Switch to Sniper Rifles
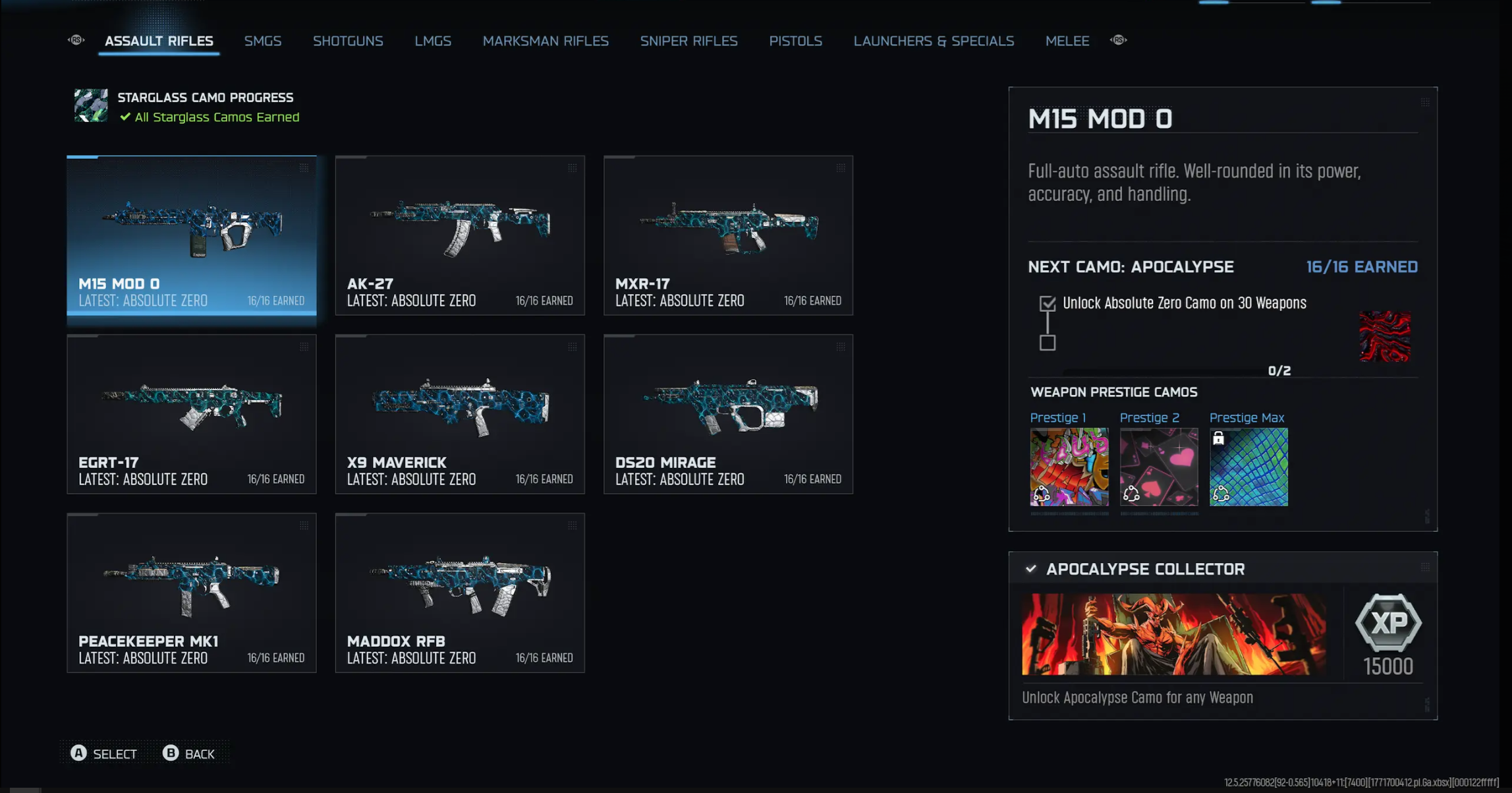This screenshot has width=1512, height=793. [688, 41]
